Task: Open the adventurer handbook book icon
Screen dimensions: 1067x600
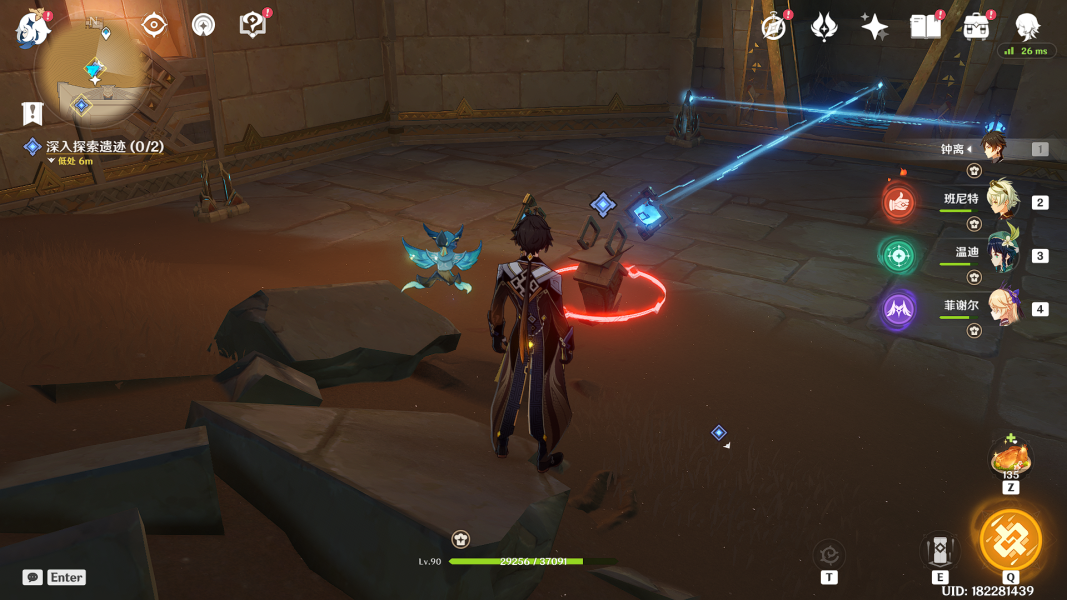Action: (x=926, y=27)
